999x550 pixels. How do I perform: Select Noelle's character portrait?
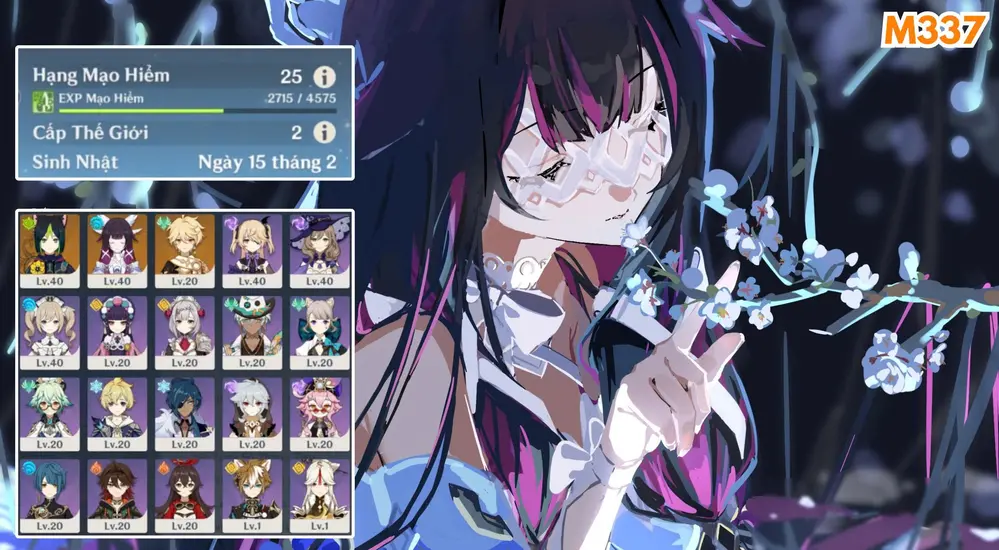(x=184, y=332)
